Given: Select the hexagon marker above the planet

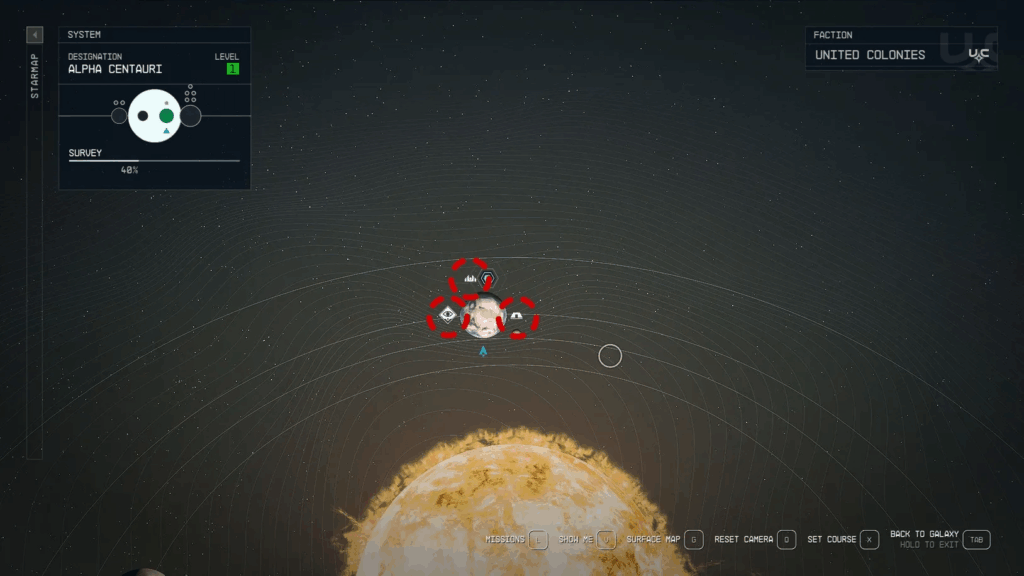Looking at the screenshot, I should tap(487, 279).
